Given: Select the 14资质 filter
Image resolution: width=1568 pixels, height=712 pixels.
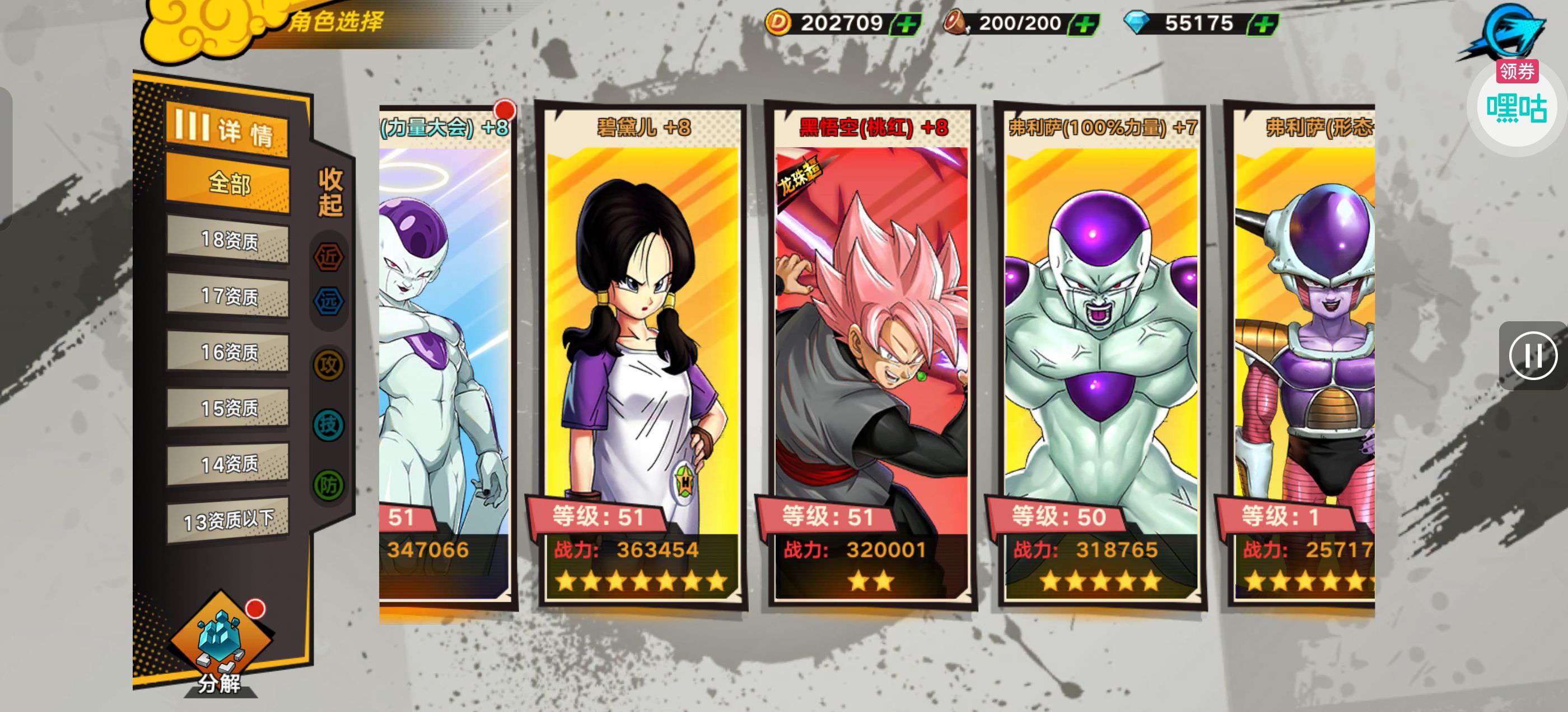Looking at the screenshot, I should click(x=228, y=465).
